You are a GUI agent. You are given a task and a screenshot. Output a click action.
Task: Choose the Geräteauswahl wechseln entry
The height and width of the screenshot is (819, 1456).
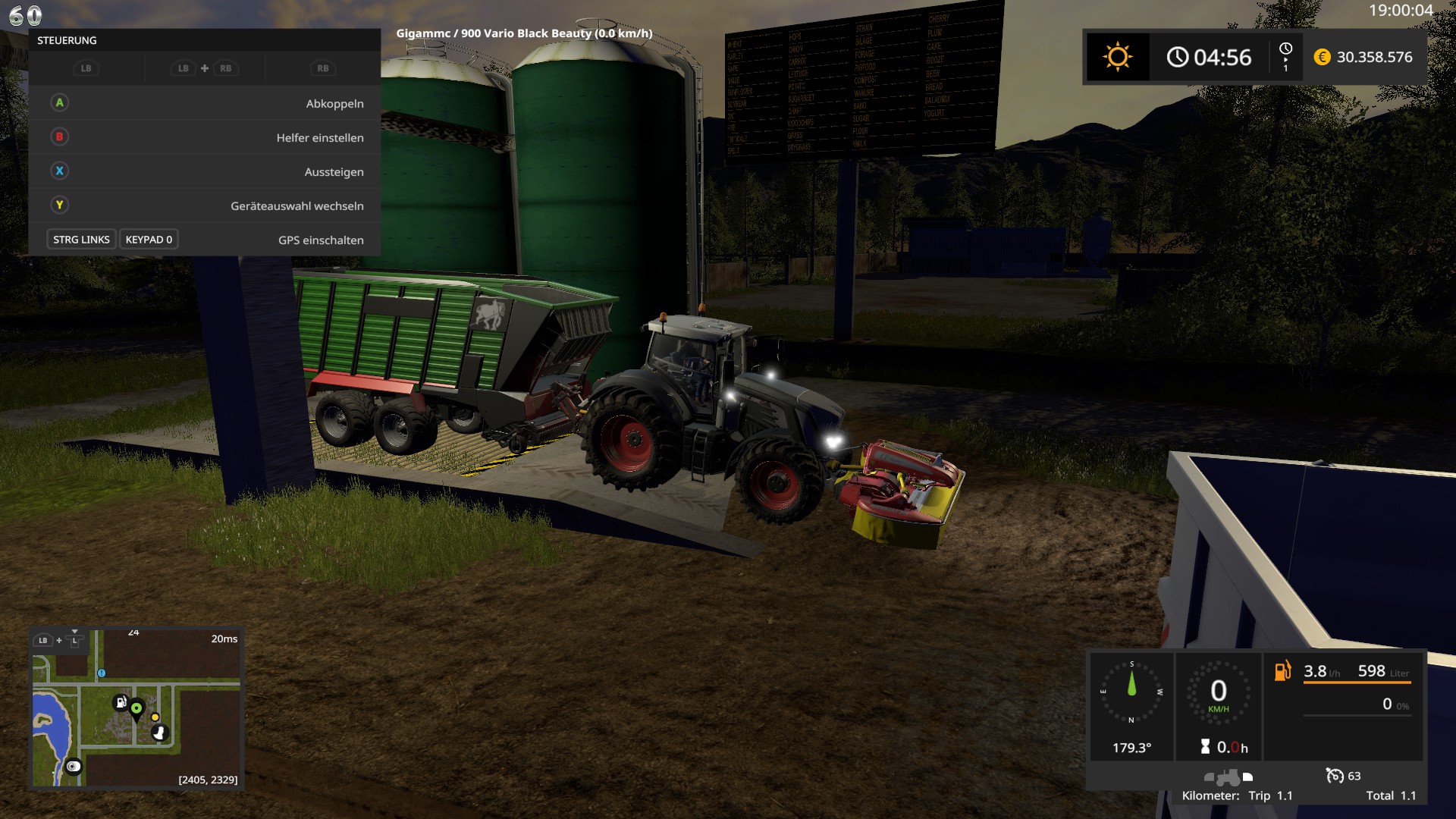[205, 206]
